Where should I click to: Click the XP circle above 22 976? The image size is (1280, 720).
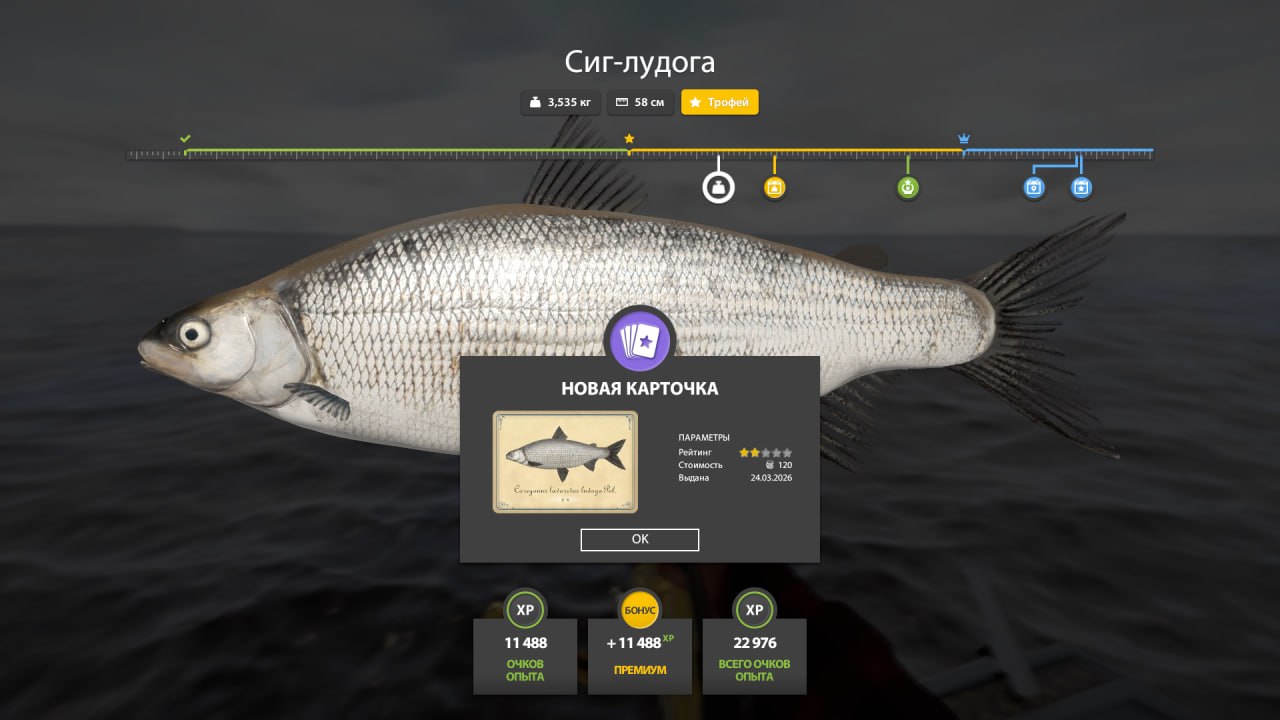tap(754, 610)
